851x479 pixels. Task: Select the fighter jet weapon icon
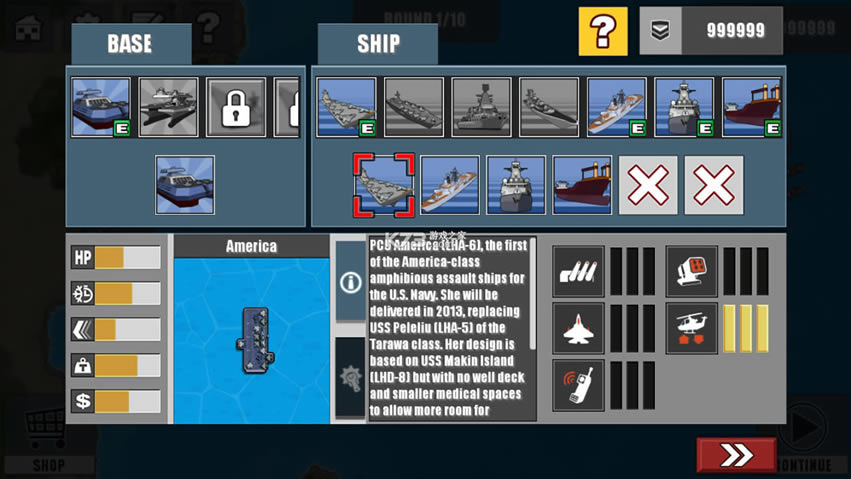(x=578, y=329)
